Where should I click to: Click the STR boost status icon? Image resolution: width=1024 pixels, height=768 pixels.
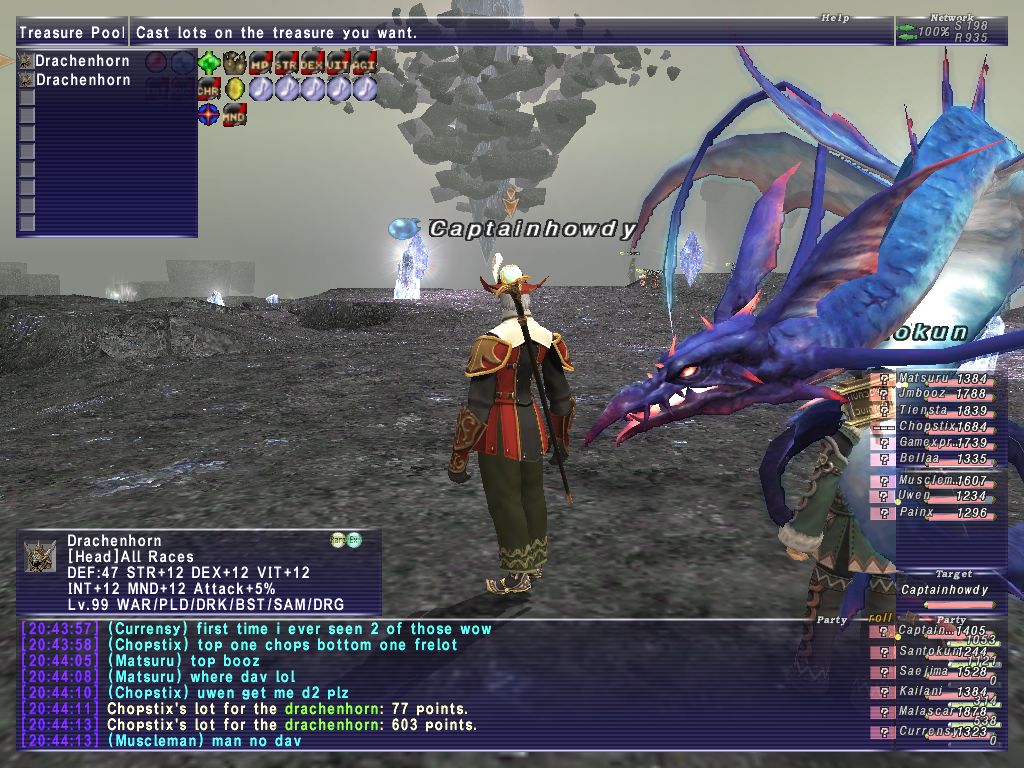point(286,62)
